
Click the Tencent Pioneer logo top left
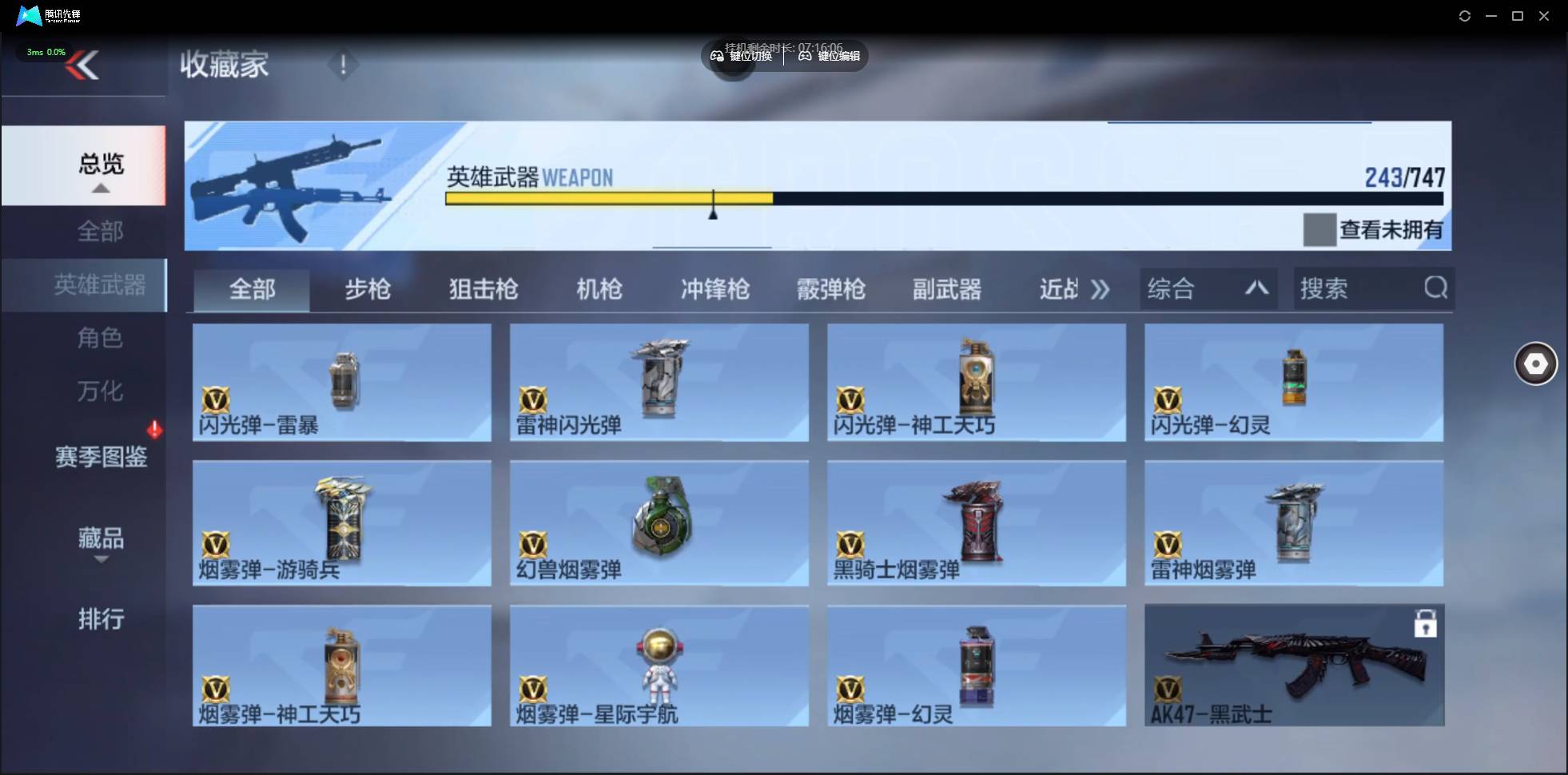(x=30, y=15)
